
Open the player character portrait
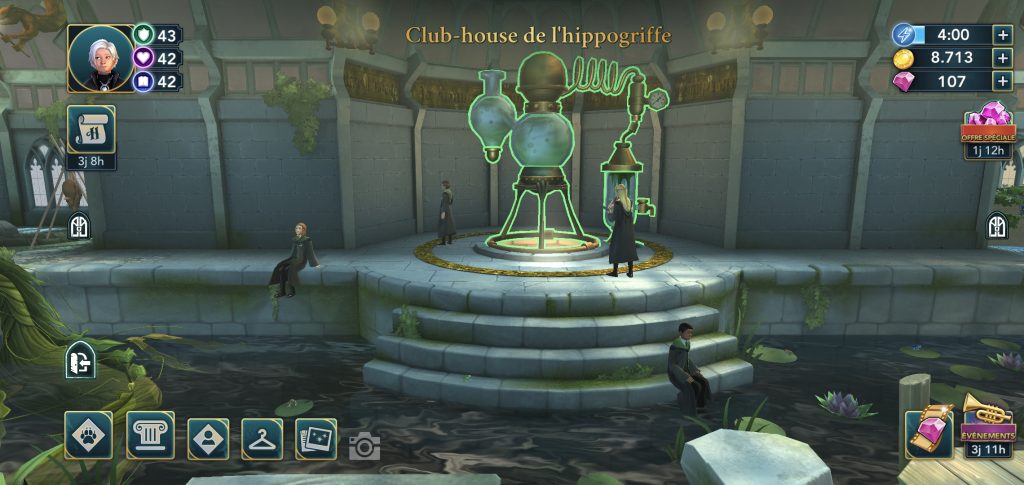tap(100, 58)
